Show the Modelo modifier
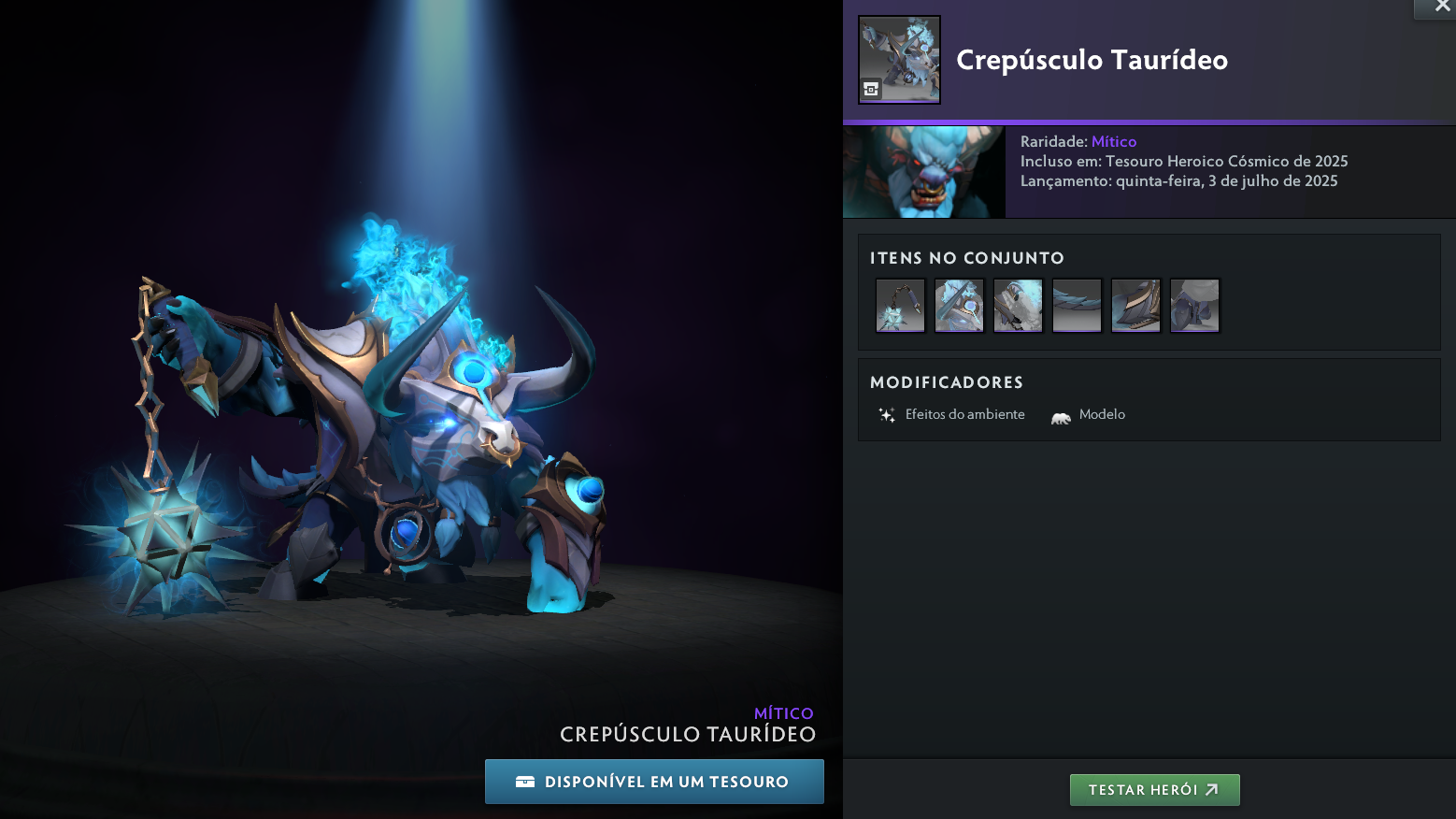 tap(1090, 414)
